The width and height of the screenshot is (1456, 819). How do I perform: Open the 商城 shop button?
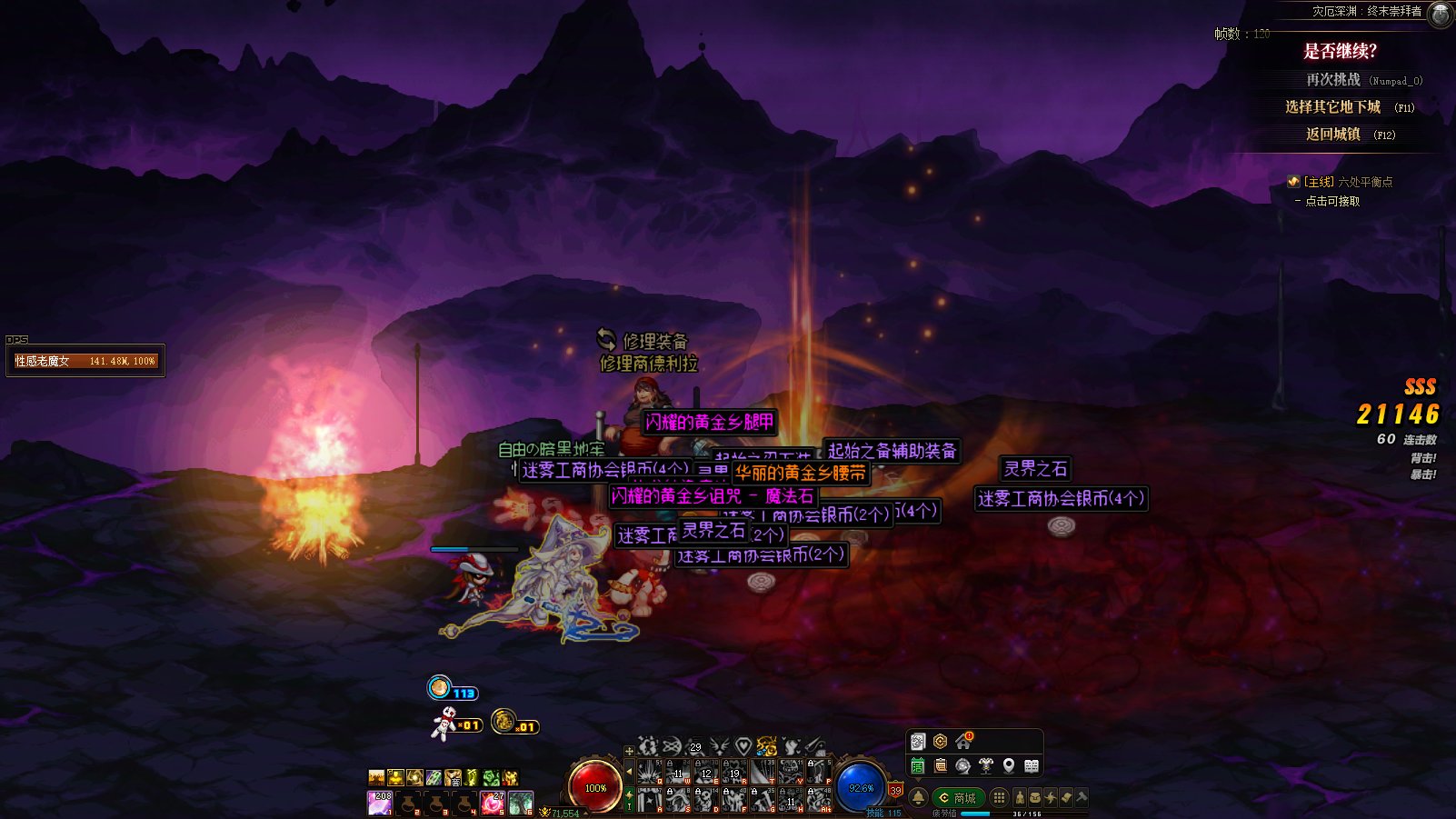[958, 797]
